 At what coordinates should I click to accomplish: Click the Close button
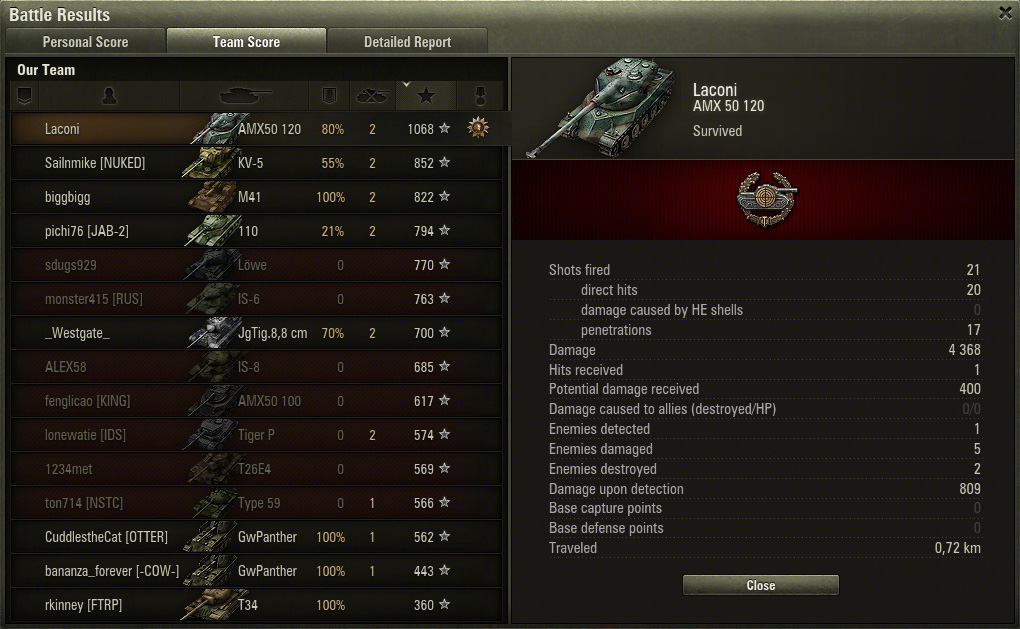pos(760,585)
